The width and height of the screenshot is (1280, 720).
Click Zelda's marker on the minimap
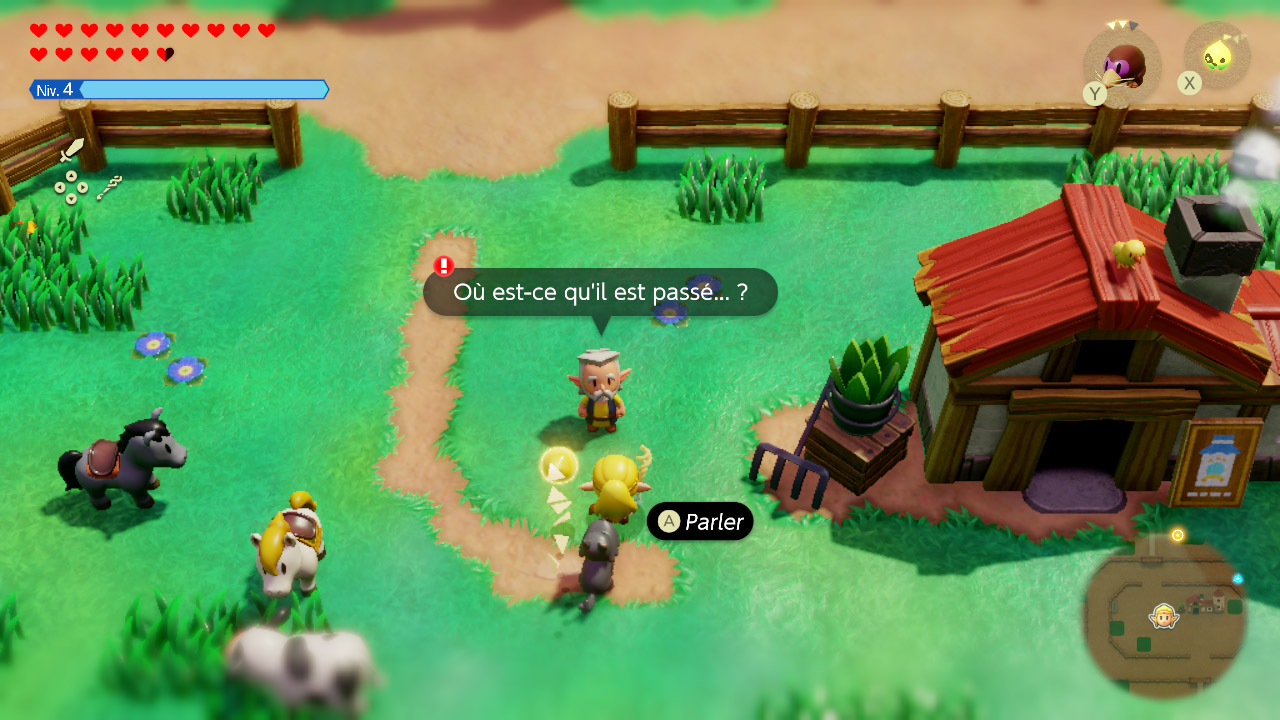(1164, 616)
